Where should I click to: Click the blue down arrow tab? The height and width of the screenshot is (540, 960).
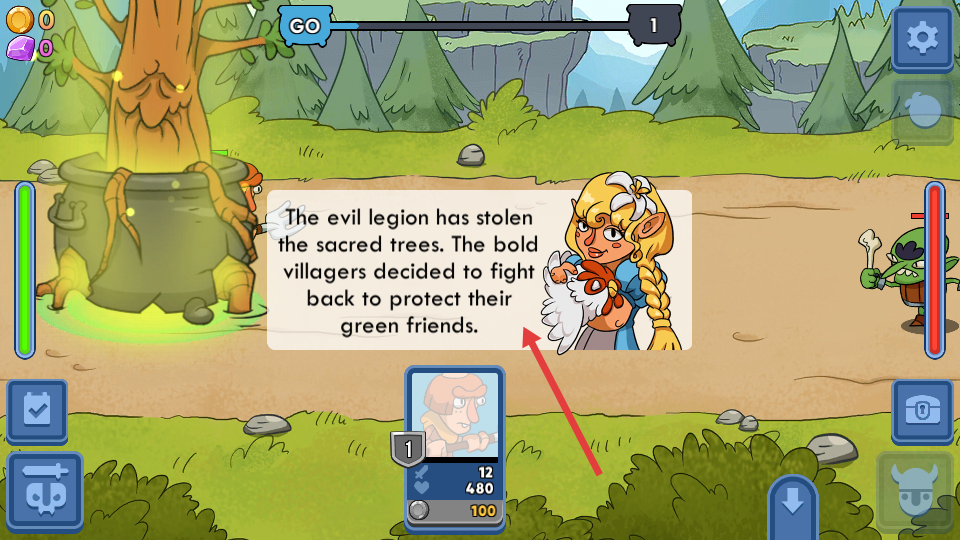point(793,503)
